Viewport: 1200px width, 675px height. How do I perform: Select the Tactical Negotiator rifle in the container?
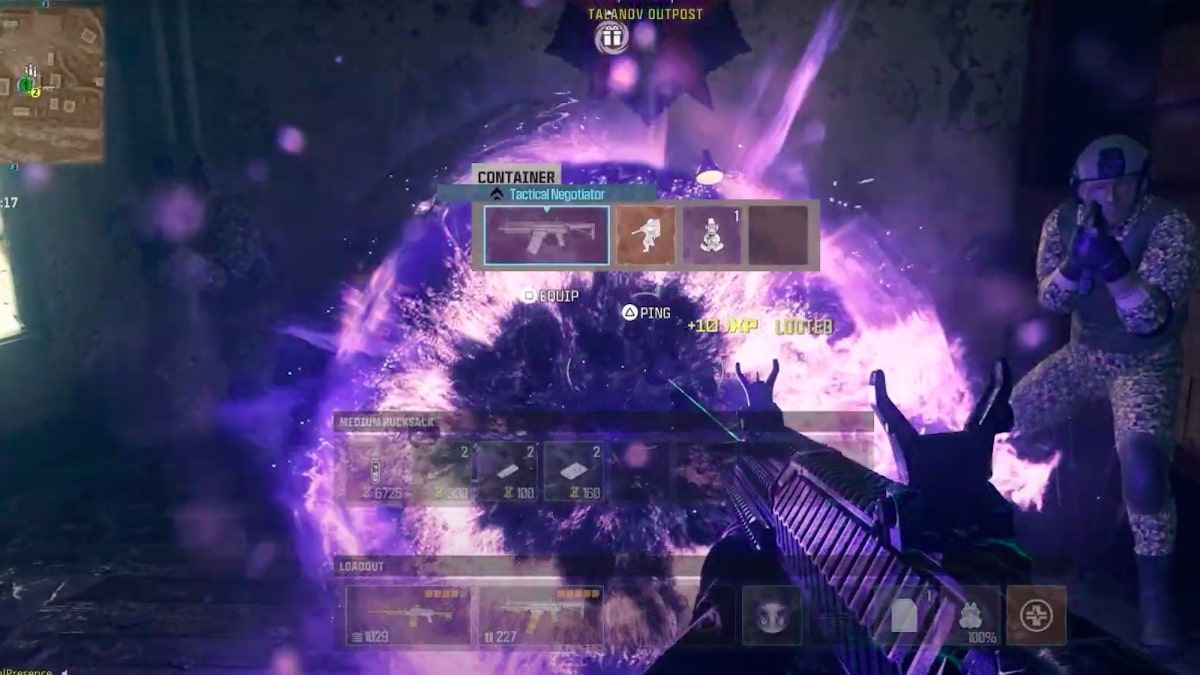tap(546, 236)
